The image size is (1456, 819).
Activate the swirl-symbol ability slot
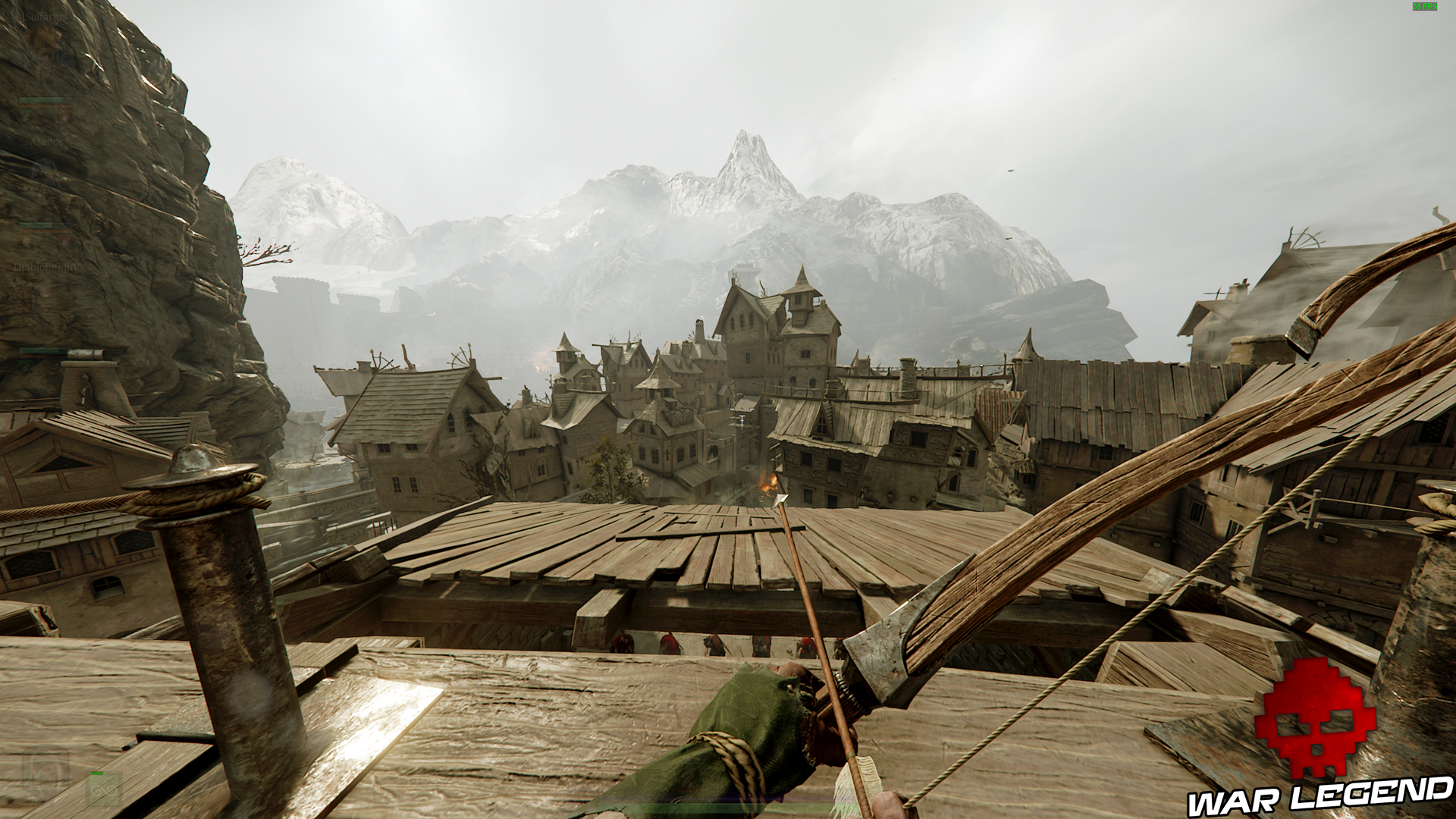pos(104,791)
